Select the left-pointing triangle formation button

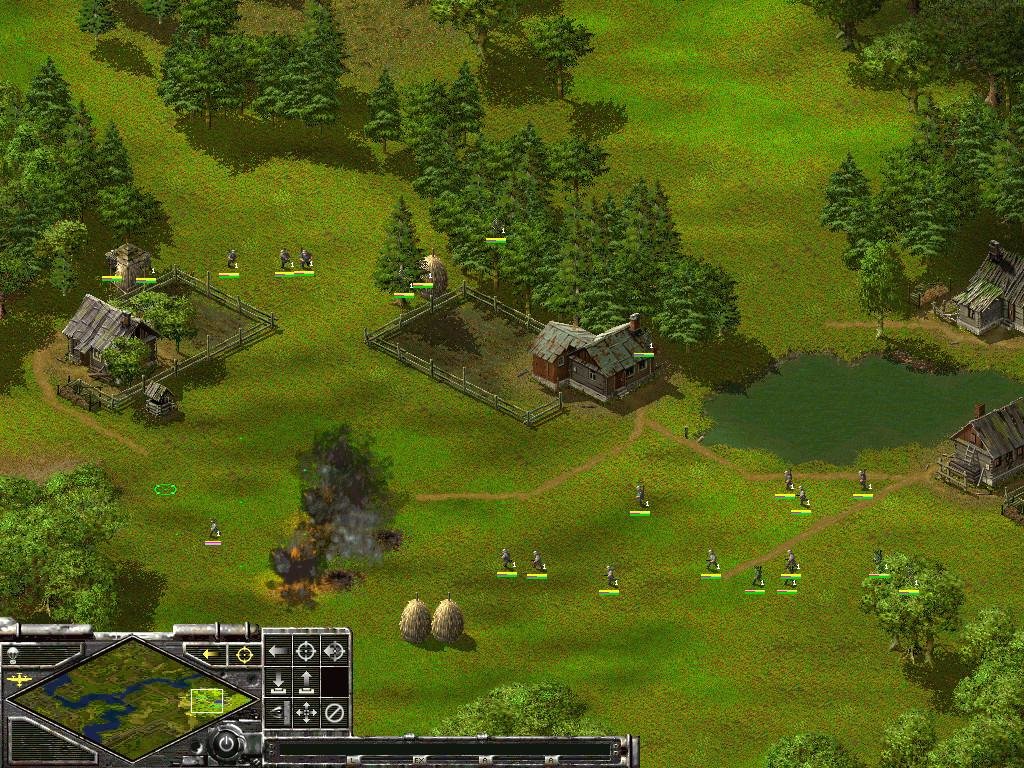coord(278,713)
